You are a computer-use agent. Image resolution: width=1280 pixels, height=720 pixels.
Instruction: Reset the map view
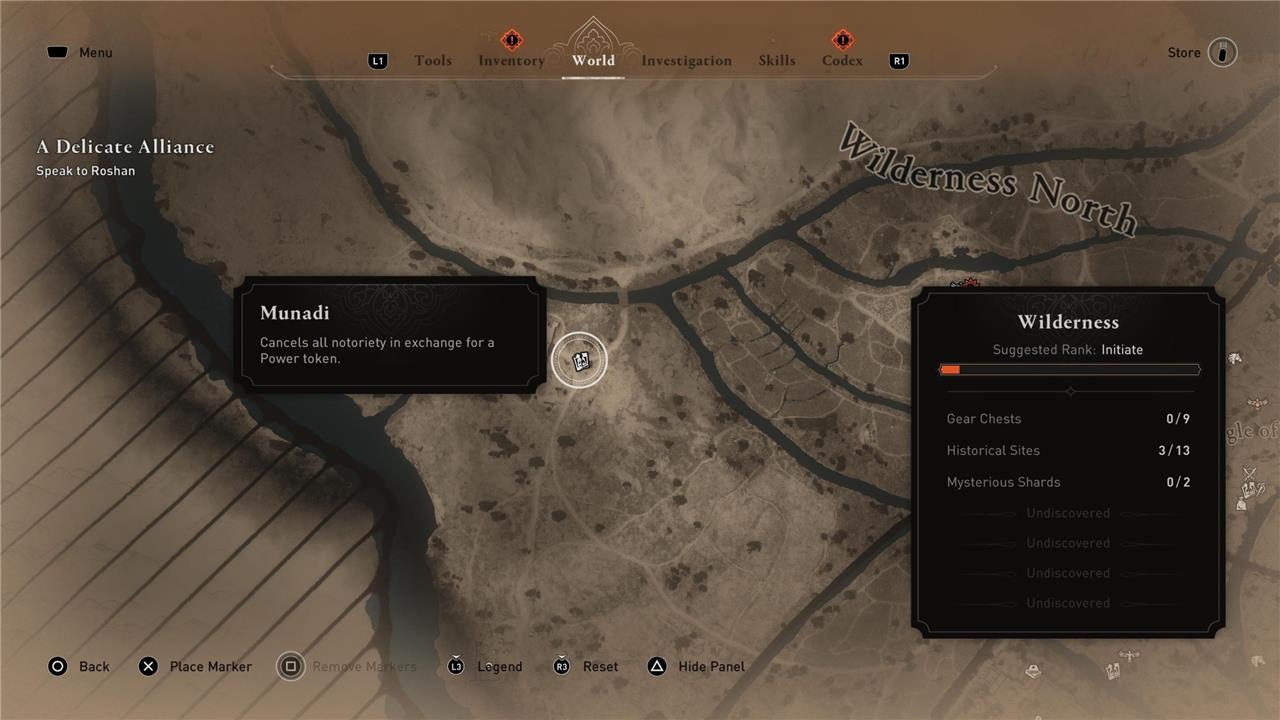[x=586, y=667]
